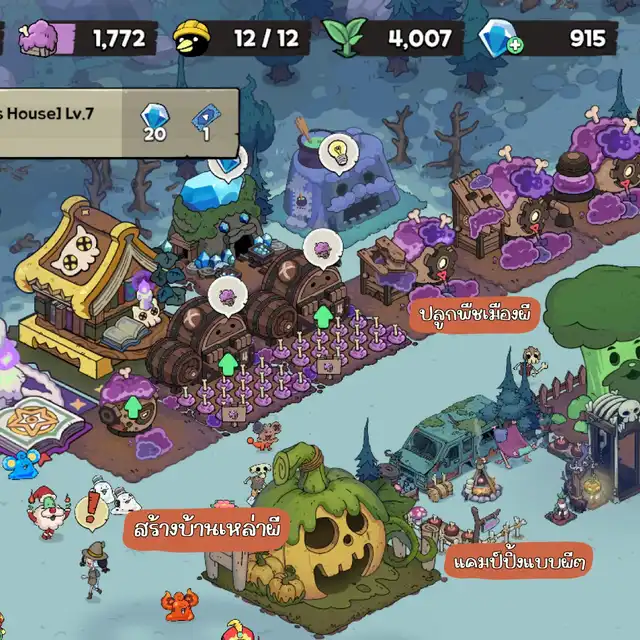Image resolution: width=640 pixels, height=640 pixels.
Task: Click the green upgrade arrow on the cauldron
Action: click(134, 408)
